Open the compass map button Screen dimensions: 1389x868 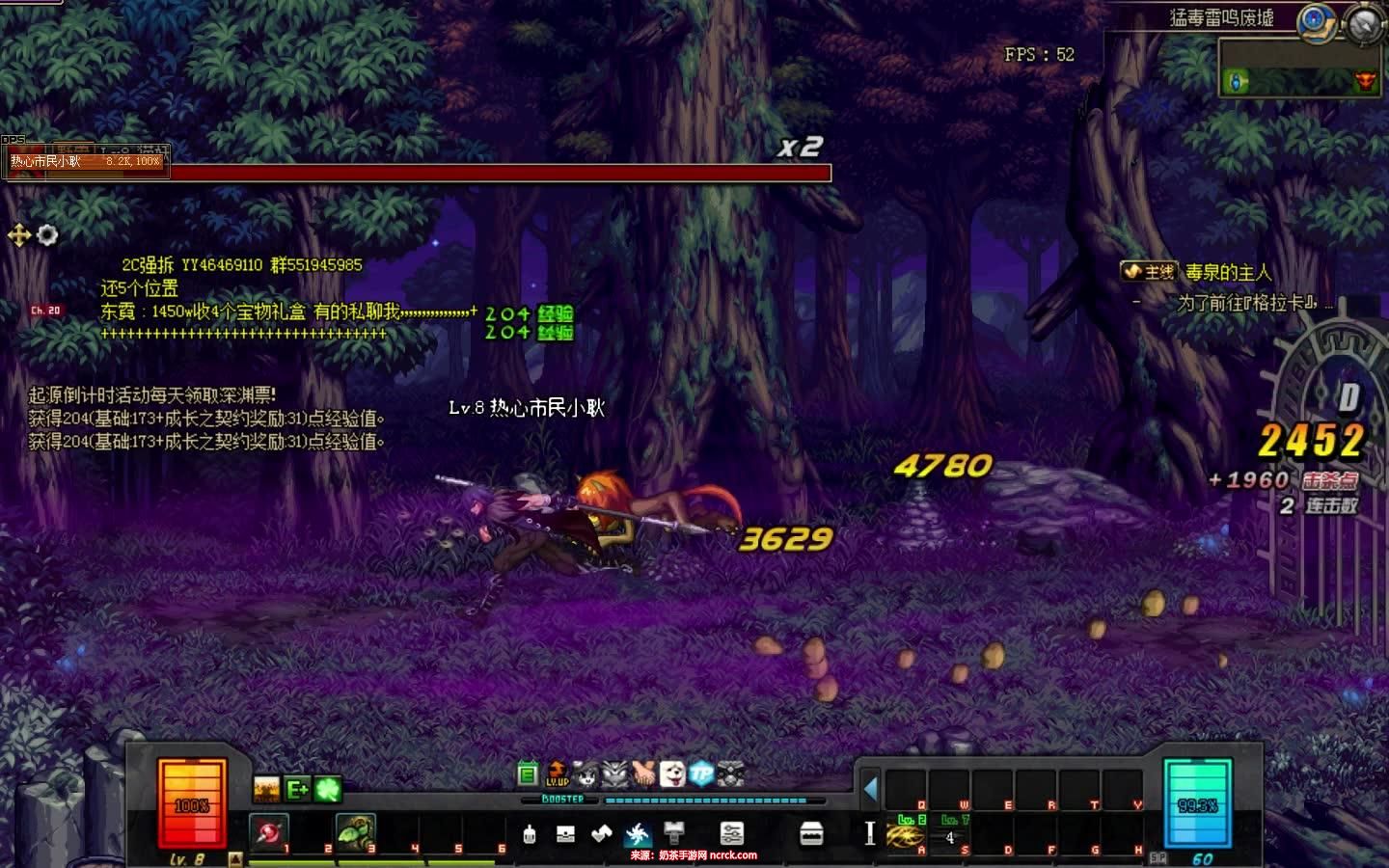pos(1315,20)
